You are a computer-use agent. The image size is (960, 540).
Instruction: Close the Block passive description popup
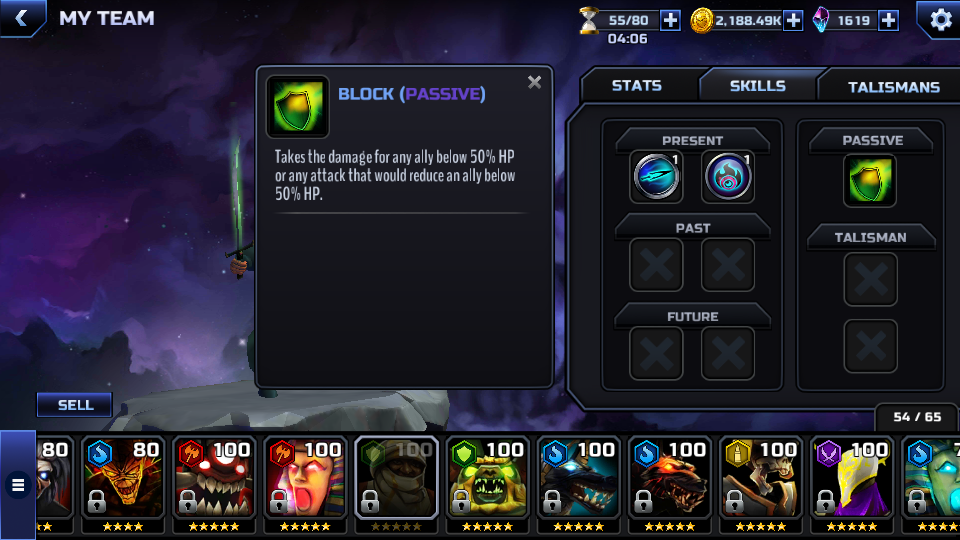click(x=535, y=83)
